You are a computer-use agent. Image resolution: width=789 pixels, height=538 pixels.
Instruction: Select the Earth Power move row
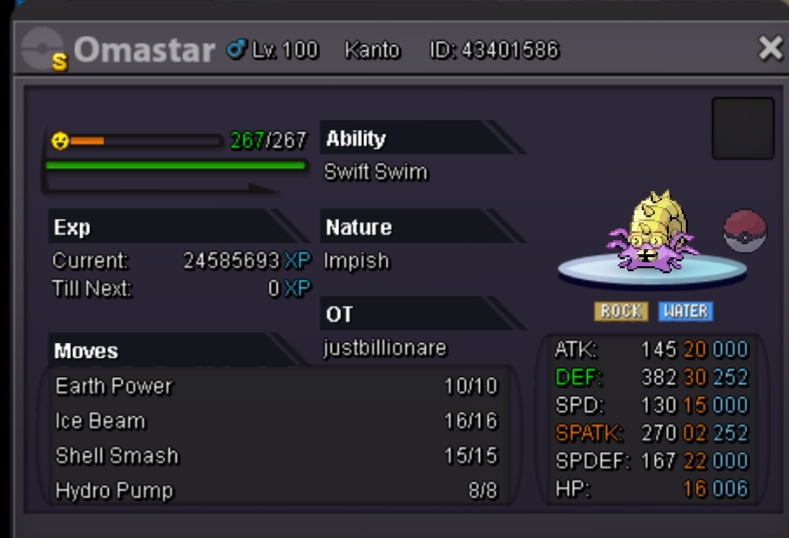coord(275,386)
